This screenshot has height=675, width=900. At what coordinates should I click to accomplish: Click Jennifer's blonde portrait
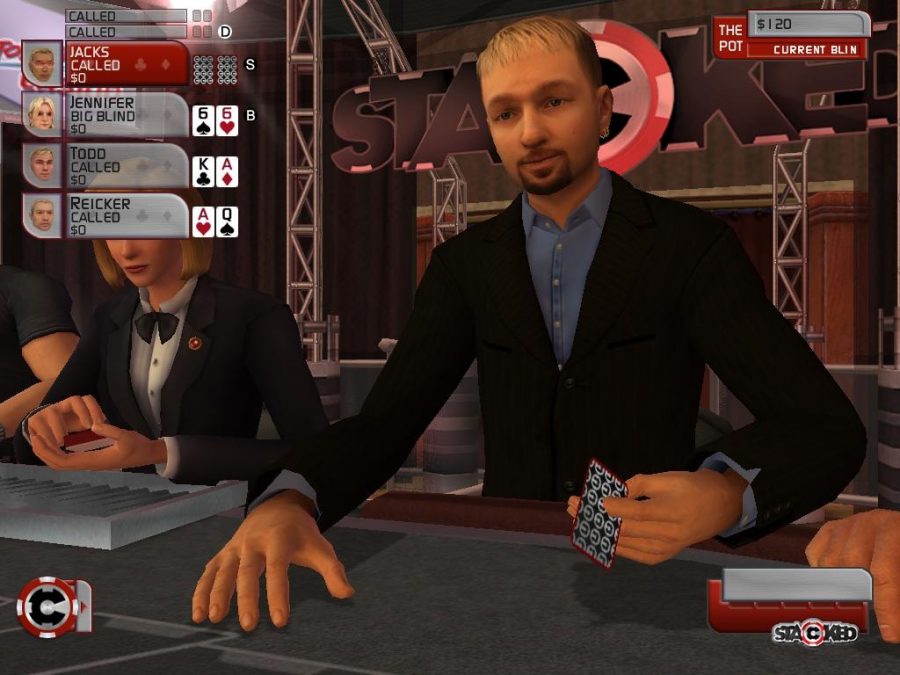point(42,115)
